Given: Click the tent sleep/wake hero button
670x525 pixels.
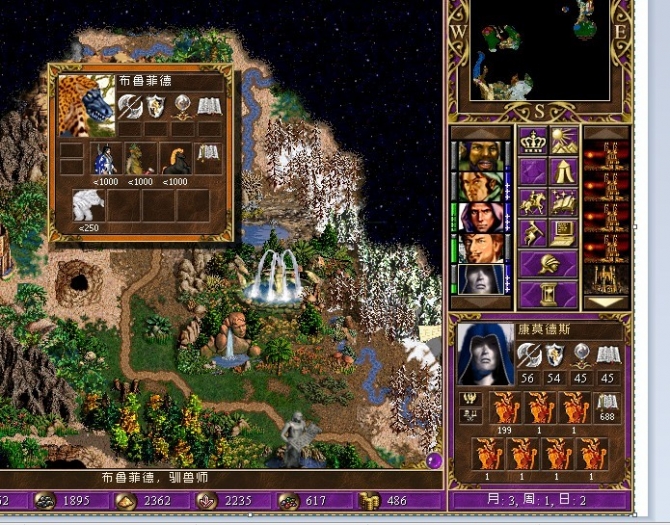Looking at the screenshot, I should (563, 171).
